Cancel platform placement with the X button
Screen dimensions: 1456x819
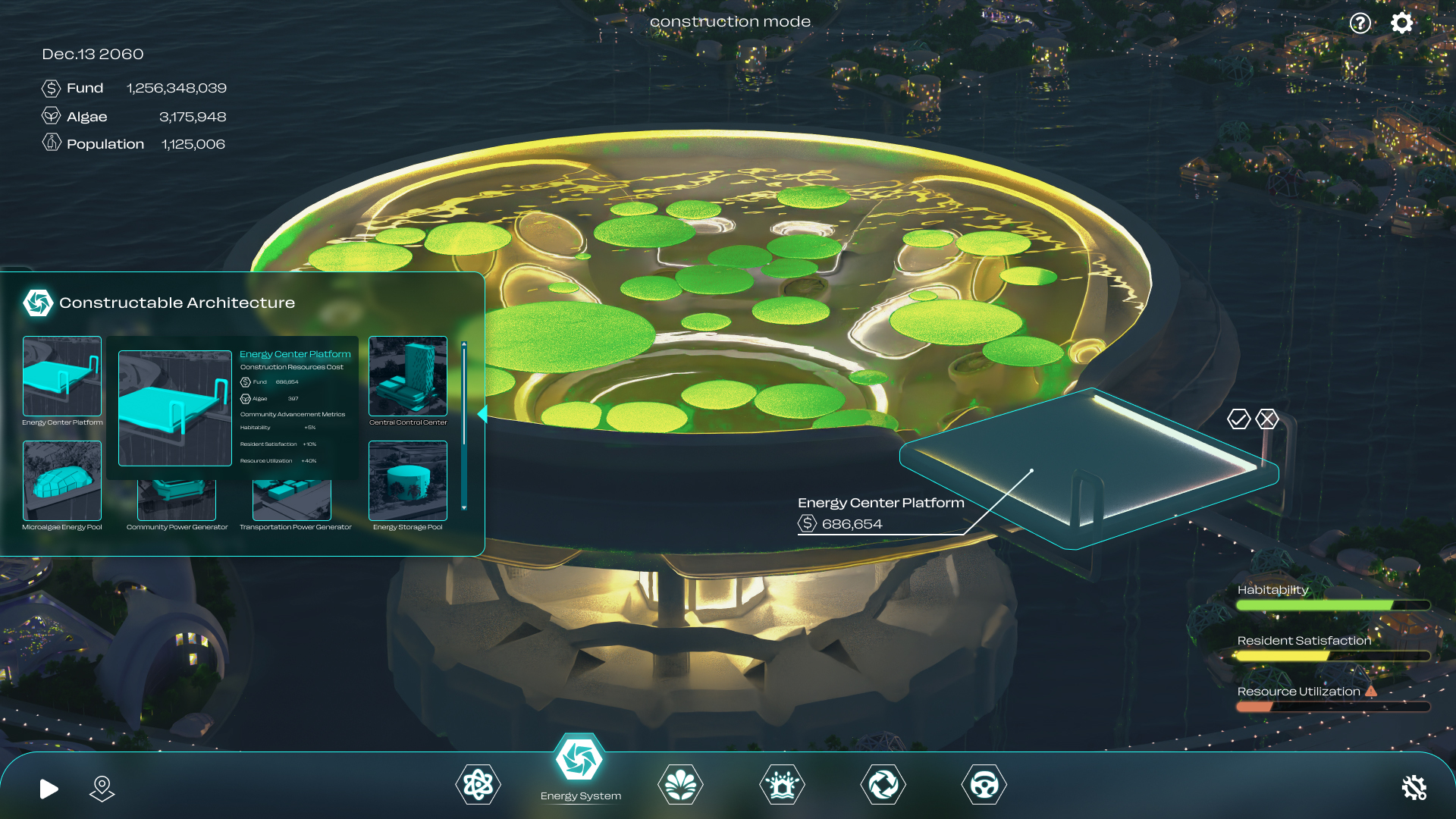point(1267,419)
